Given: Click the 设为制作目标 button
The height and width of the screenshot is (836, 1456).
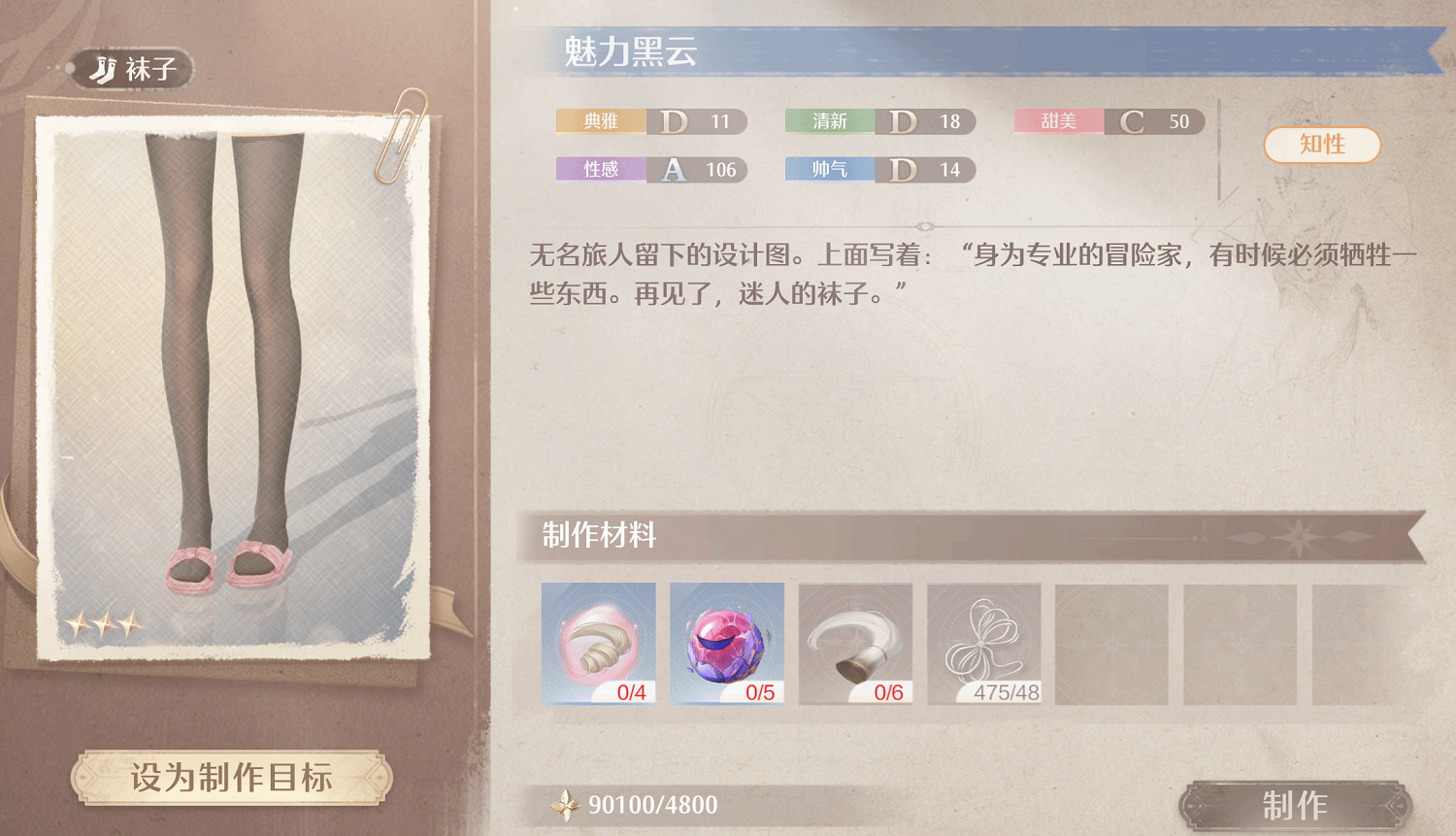Looking at the screenshot, I should coord(233,777).
